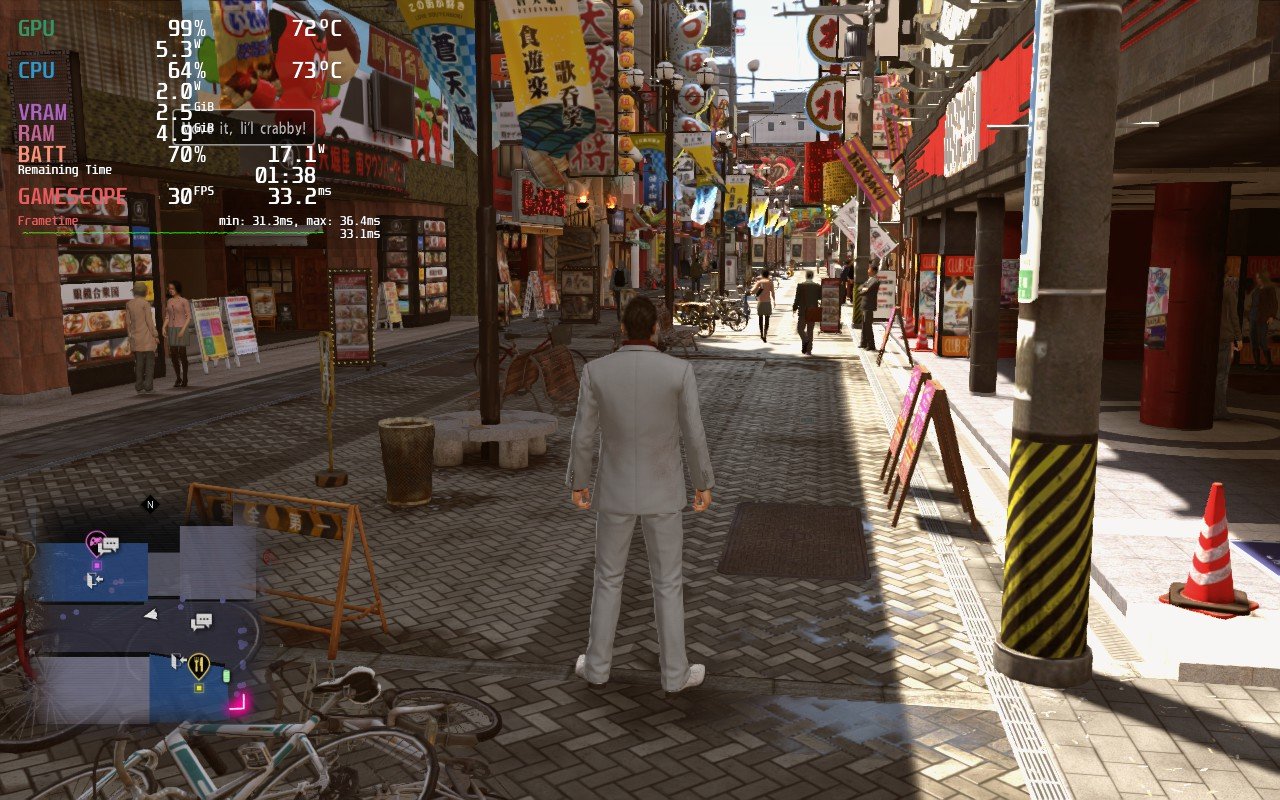Select the restaurant fork-and-knife marker on minimap
1280x800 pixels.
coord(199,662)
